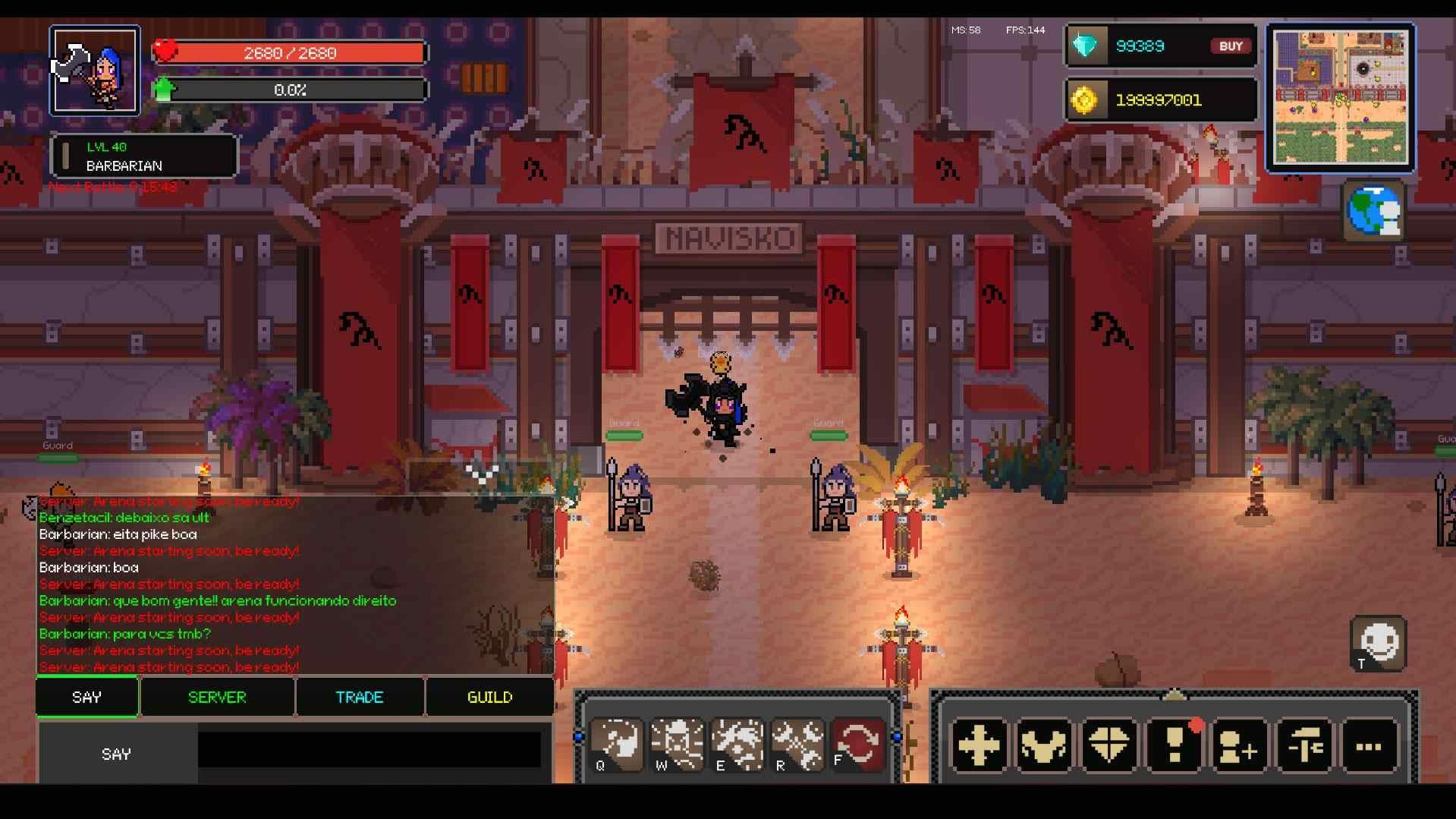Open the minimap
The image size is (1456, 819).
pos(1340,97)
